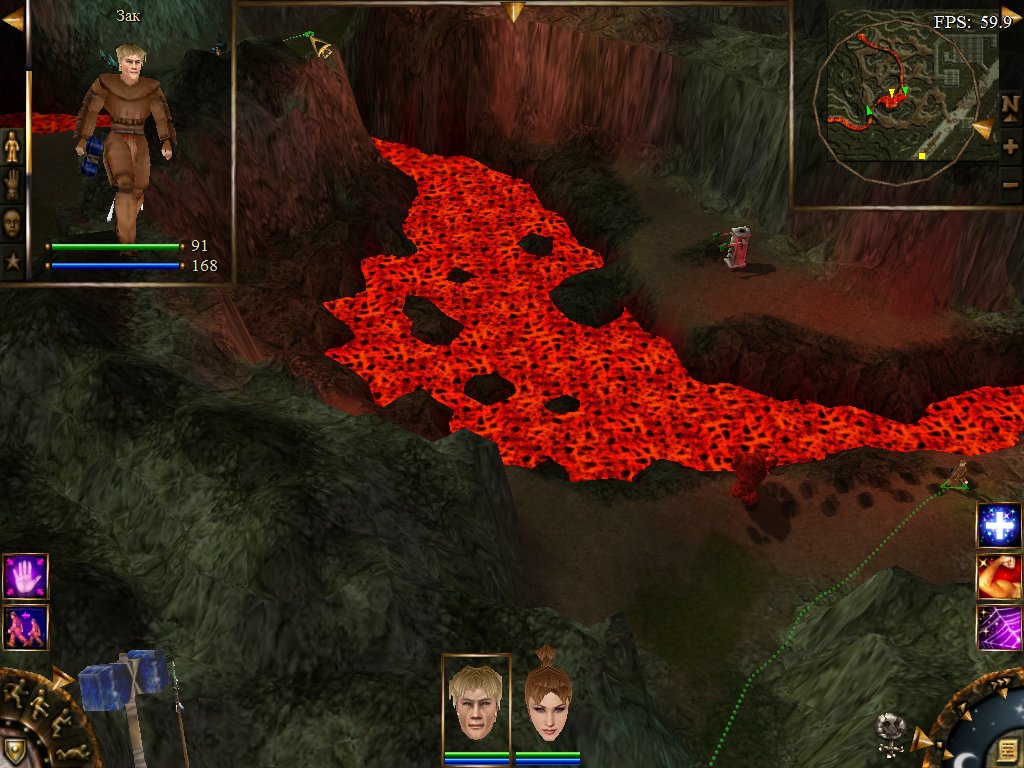Use the purple open hand action
Image resolution: width=1024 pixels, height=768 pixels.
pyautogui.click(x=25, y=576)
